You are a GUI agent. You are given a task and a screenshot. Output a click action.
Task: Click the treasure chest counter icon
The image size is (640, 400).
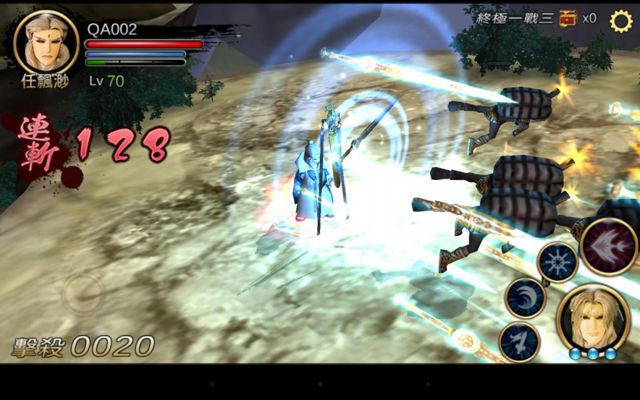click(568, 18)
